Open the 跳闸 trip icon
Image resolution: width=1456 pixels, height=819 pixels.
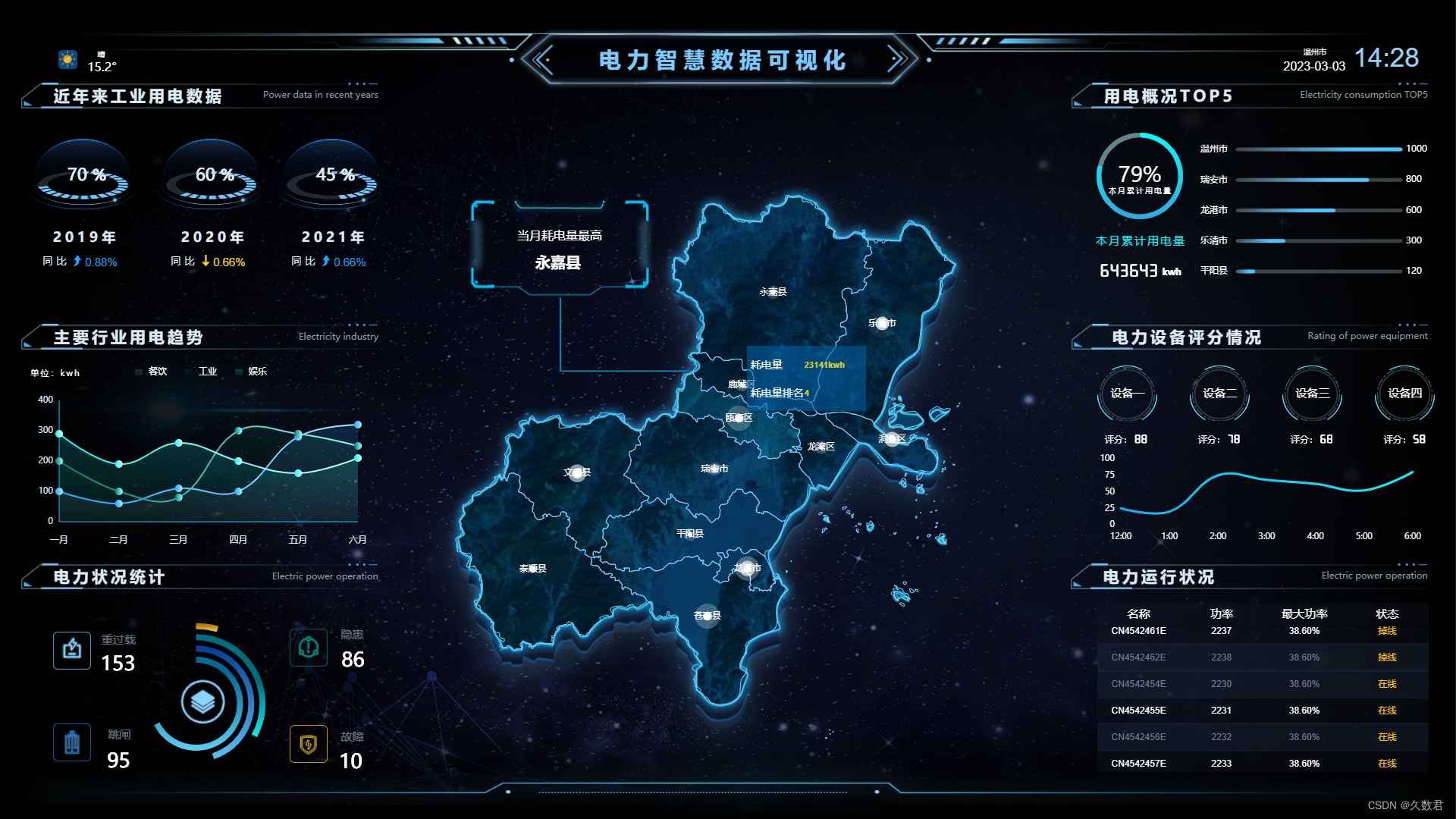point(72,742)
